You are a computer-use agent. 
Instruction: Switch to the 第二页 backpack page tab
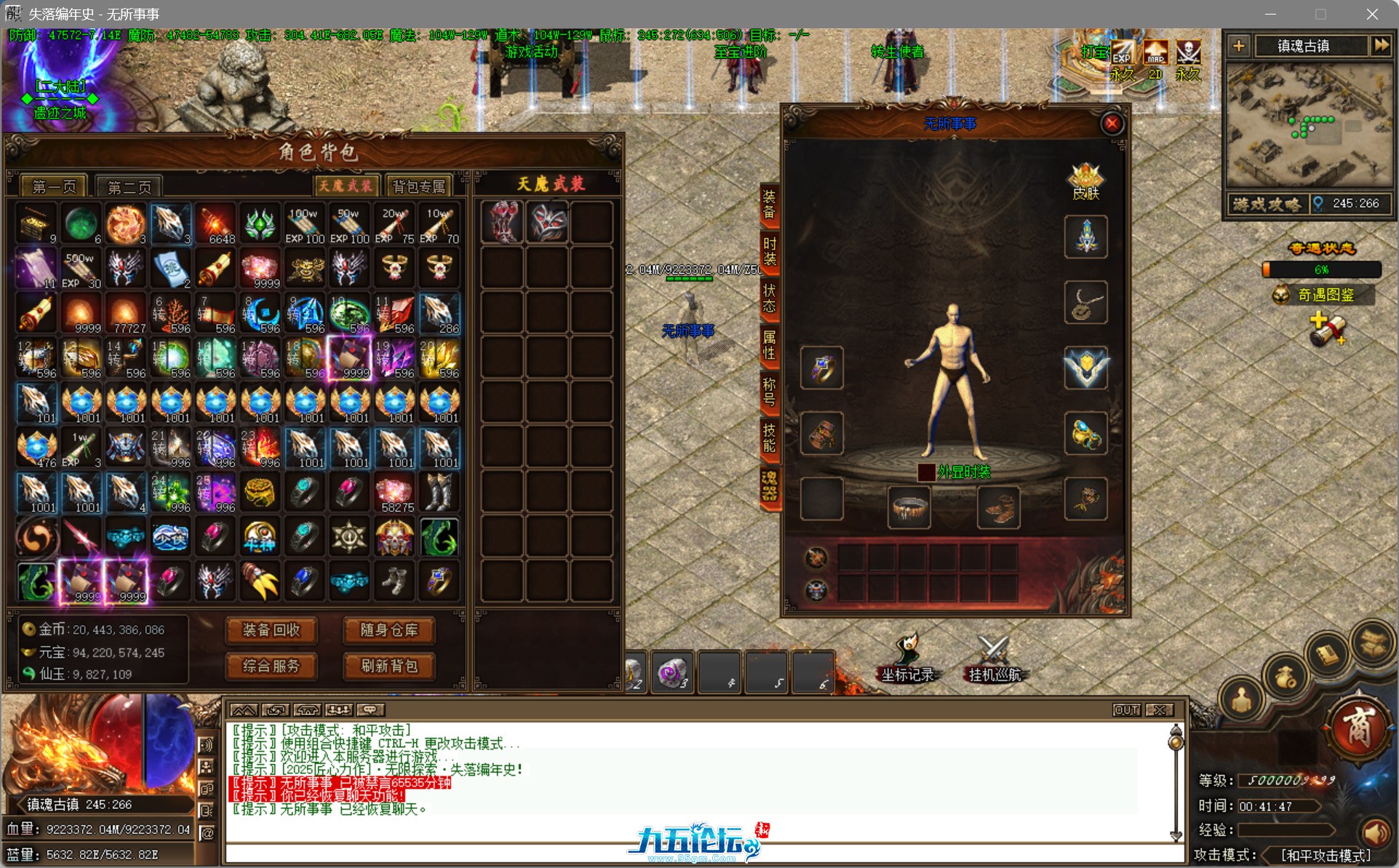(x=131, y=186)
